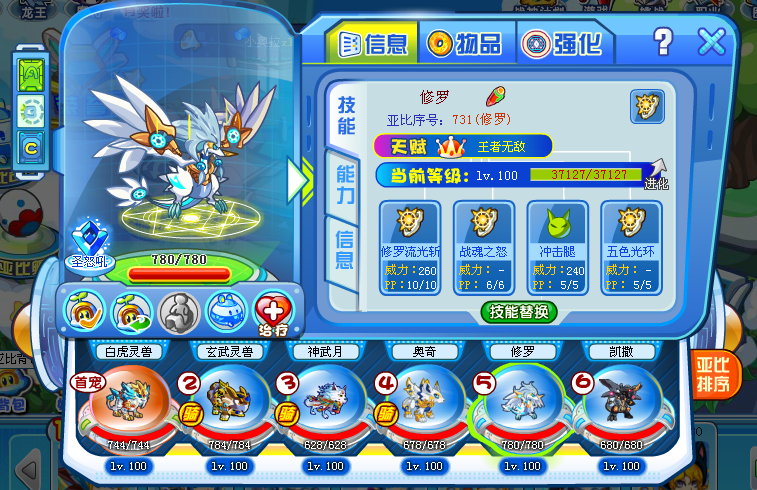Open the 物品 items tab
The width and height of the screenshot is (757, 490).
[x=464, y=43]
